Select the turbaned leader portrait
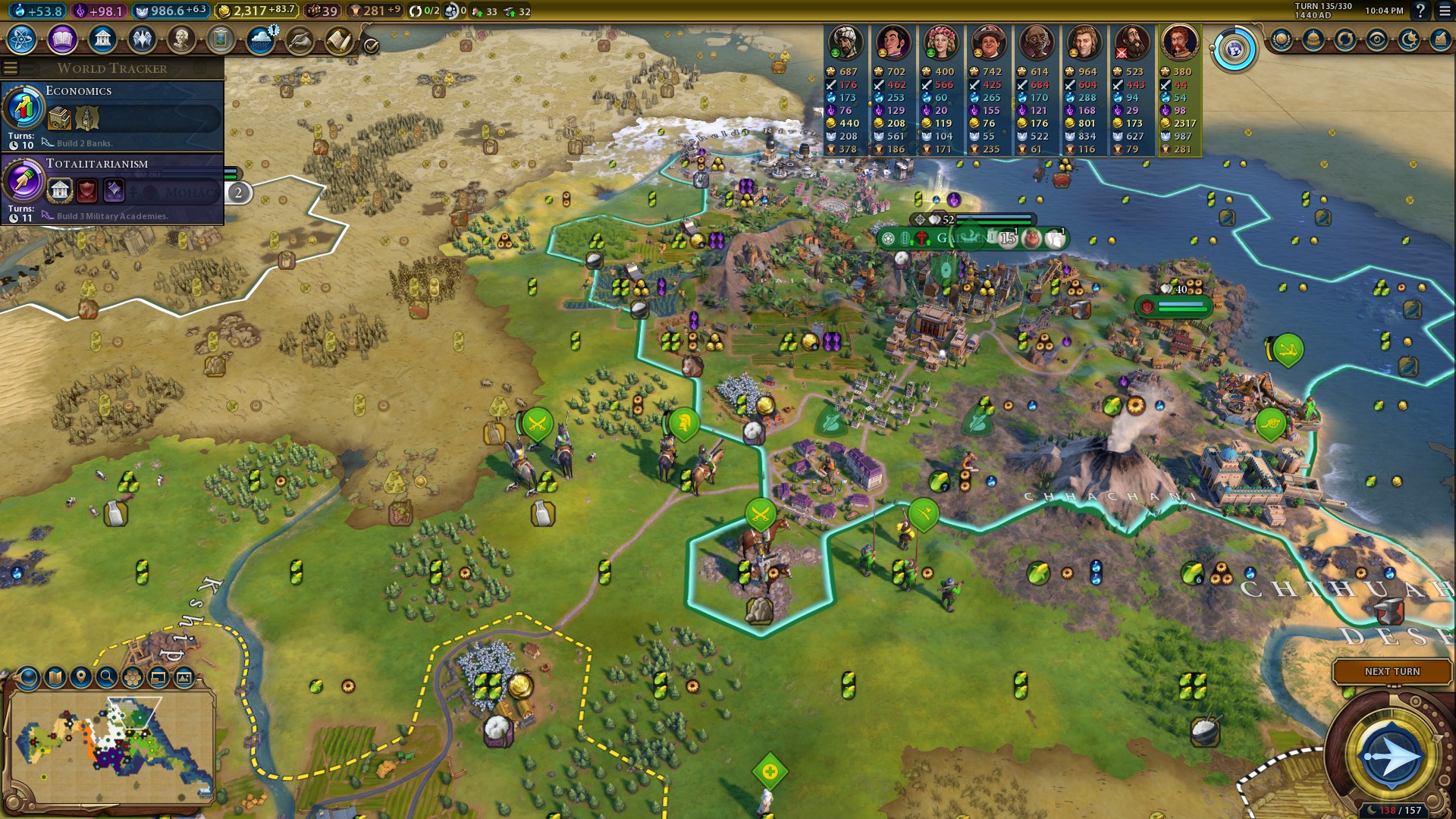The width and height of the screenshot is (1456, 819). pyautogui.click(x=845, y=42)
